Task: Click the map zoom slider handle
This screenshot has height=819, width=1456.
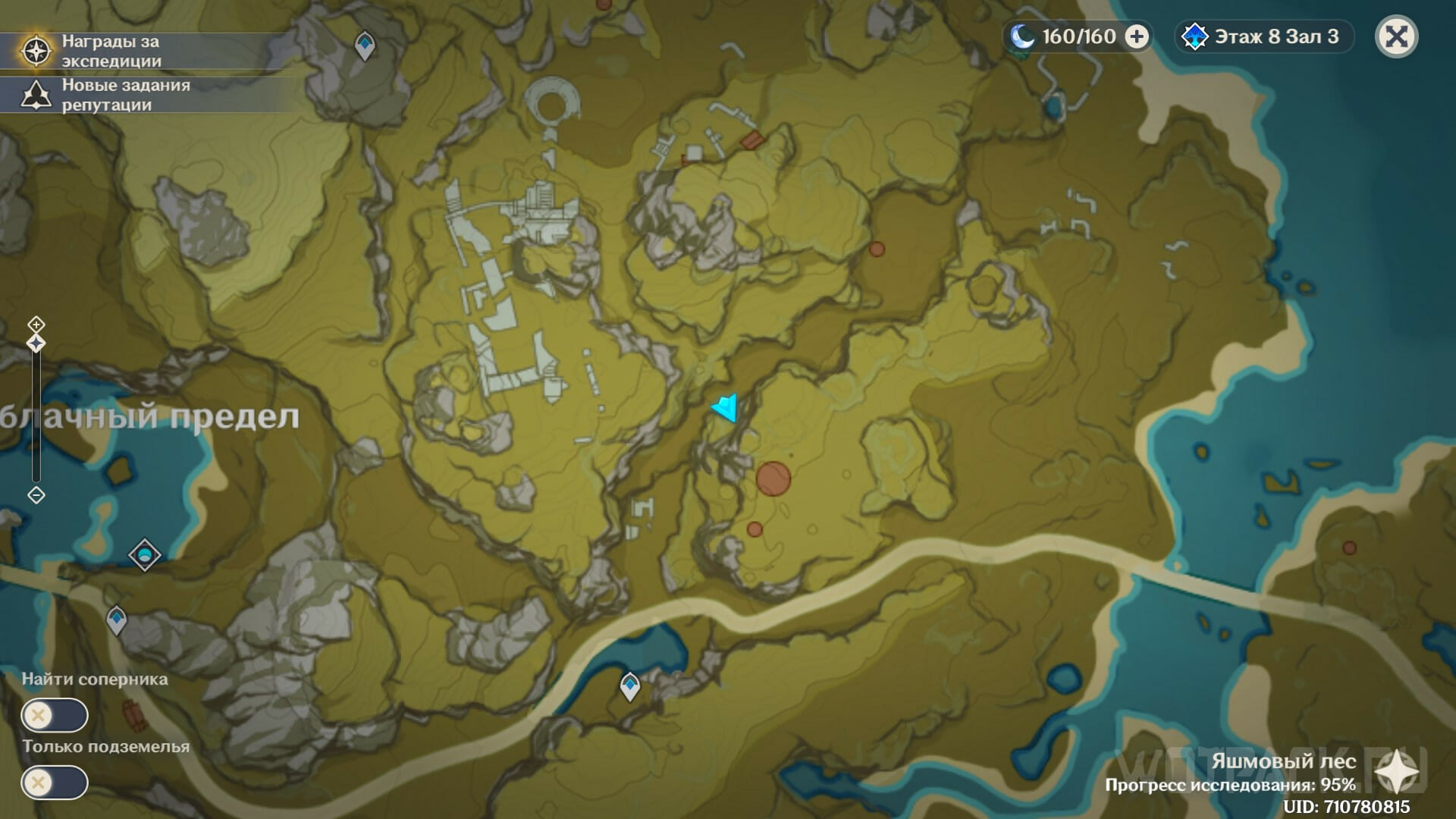Action: point(36,344)
